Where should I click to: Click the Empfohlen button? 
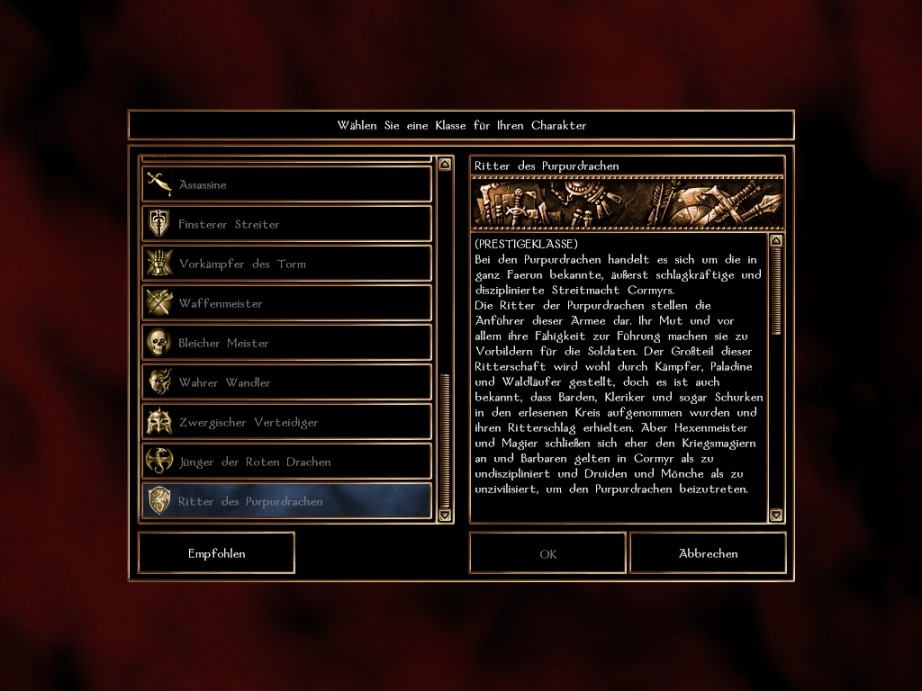(216, 553)
